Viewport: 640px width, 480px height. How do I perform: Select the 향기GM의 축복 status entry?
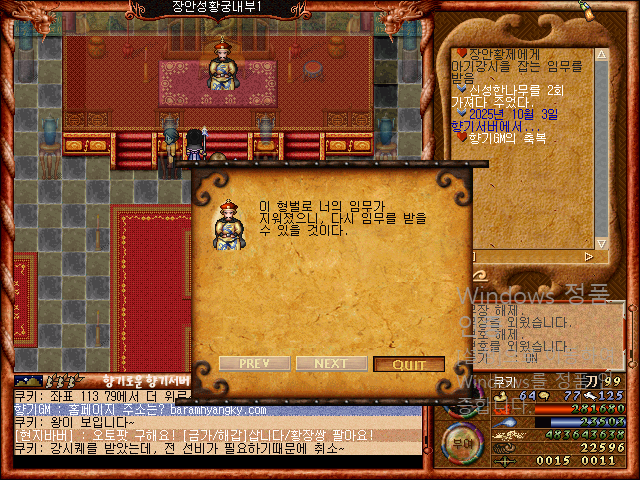[x=507, y=137]
